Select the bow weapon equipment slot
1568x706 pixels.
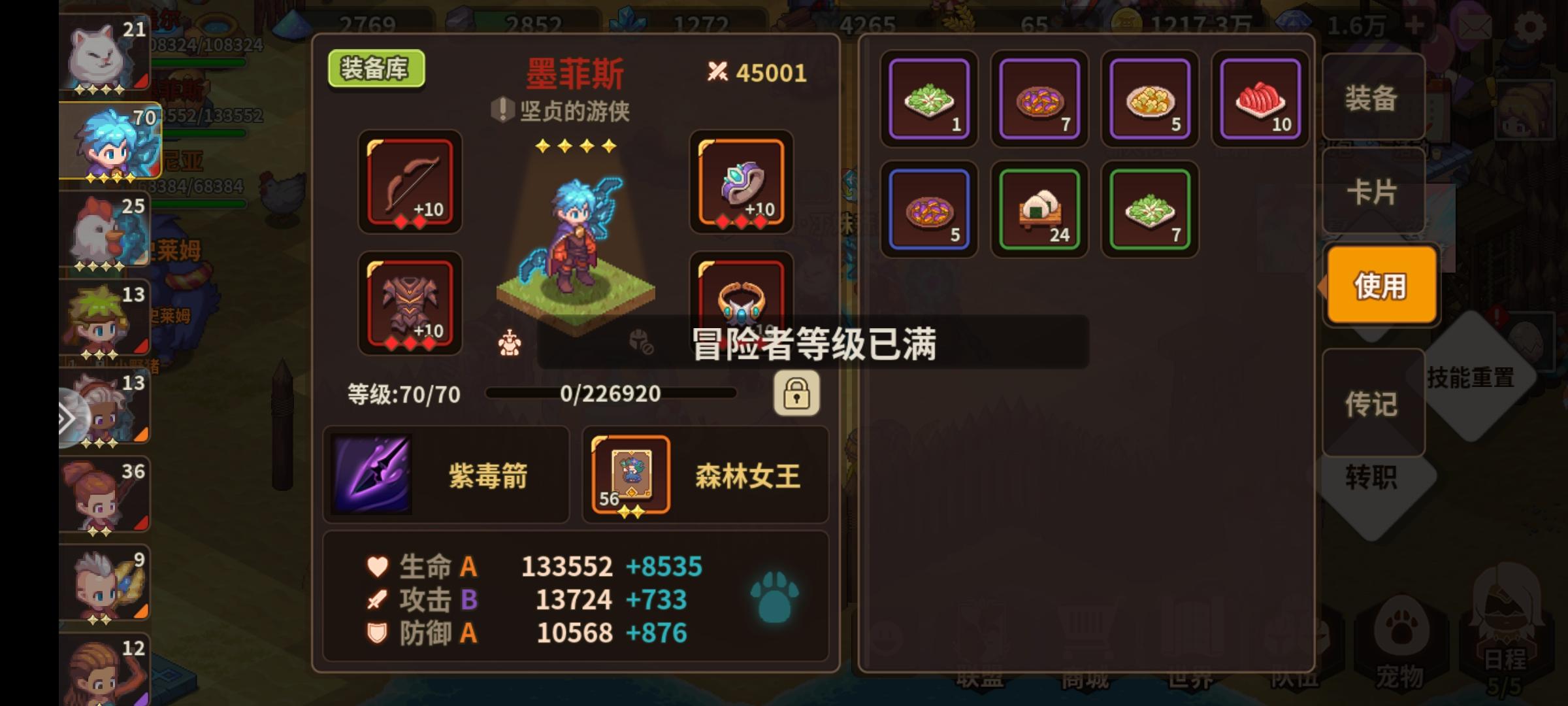point(410,184)
